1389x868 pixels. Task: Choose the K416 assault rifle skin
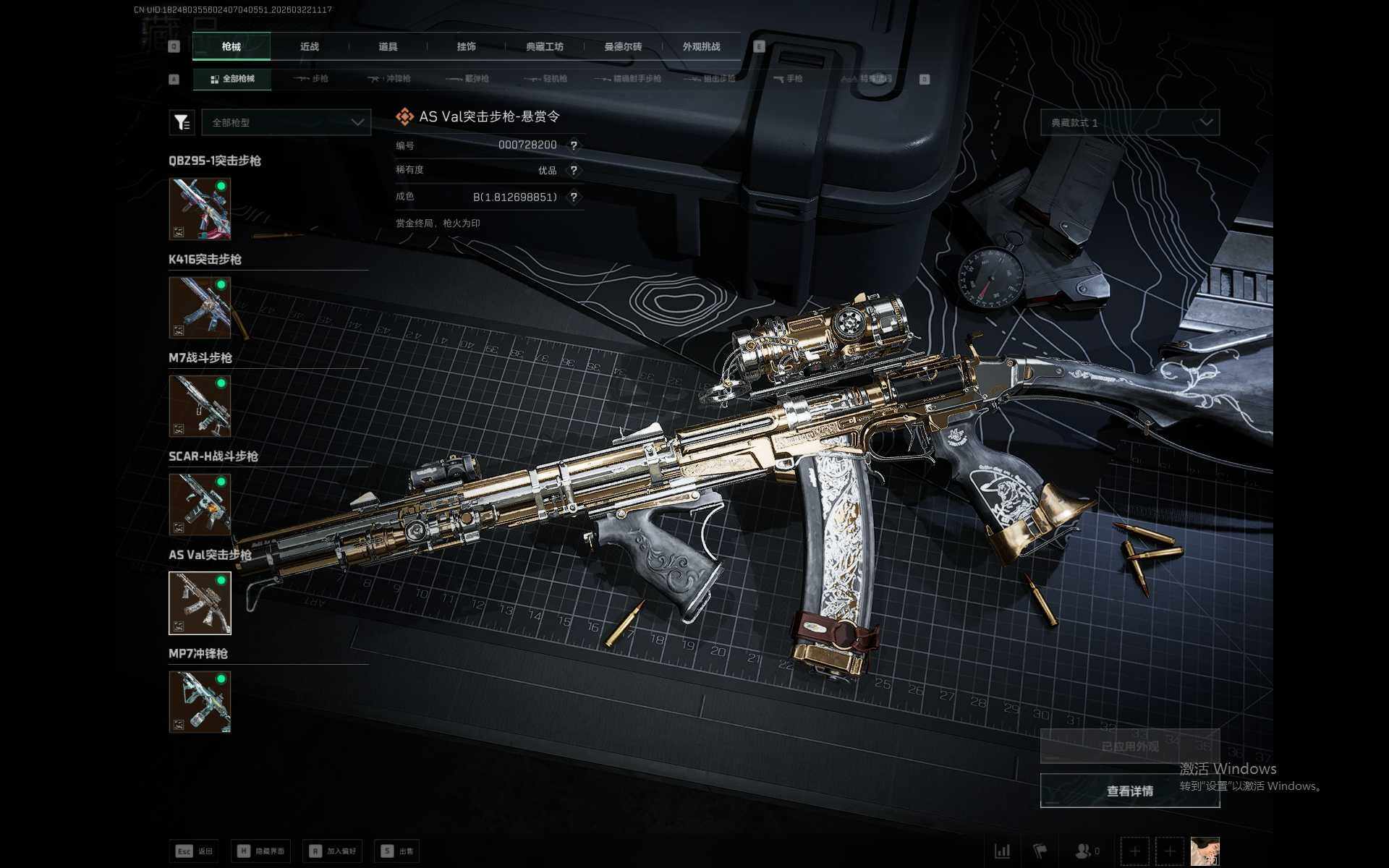[200, 307]
